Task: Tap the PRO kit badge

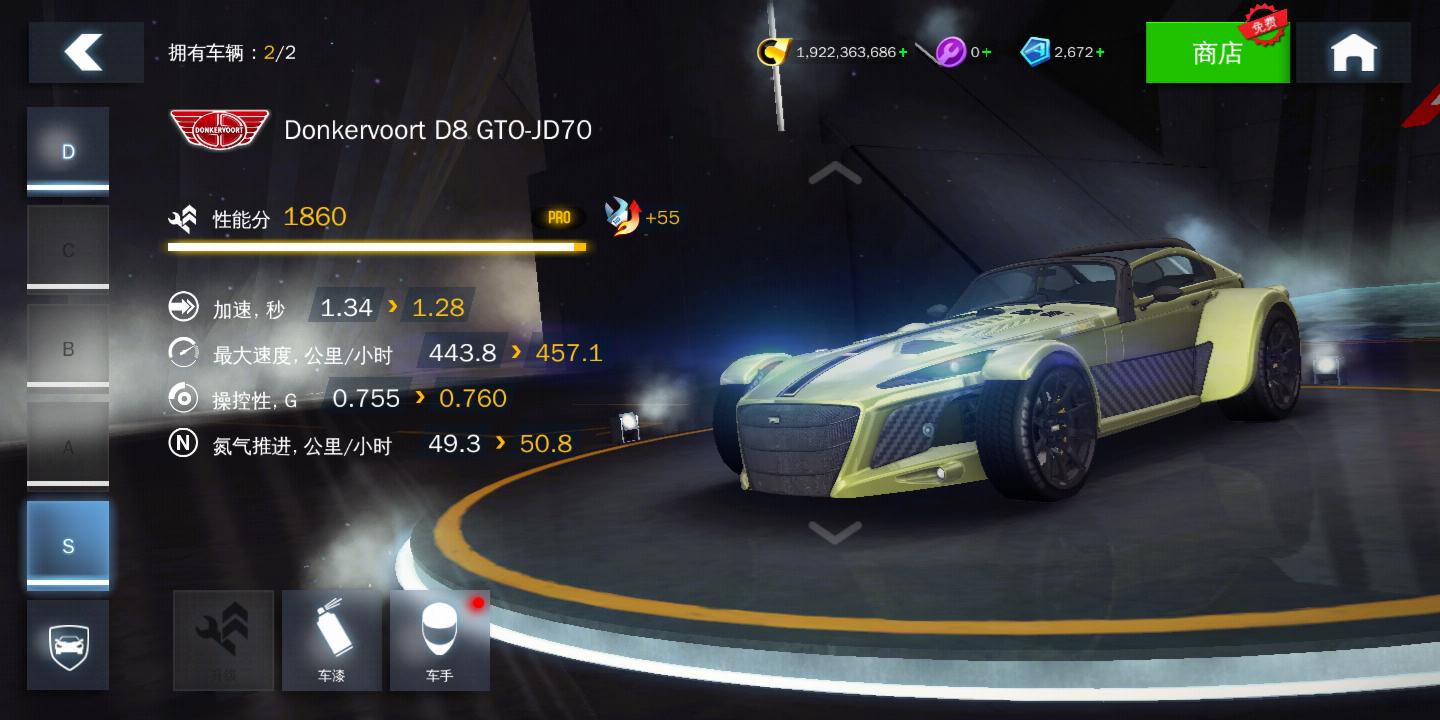Action: (x=559, y=217)
